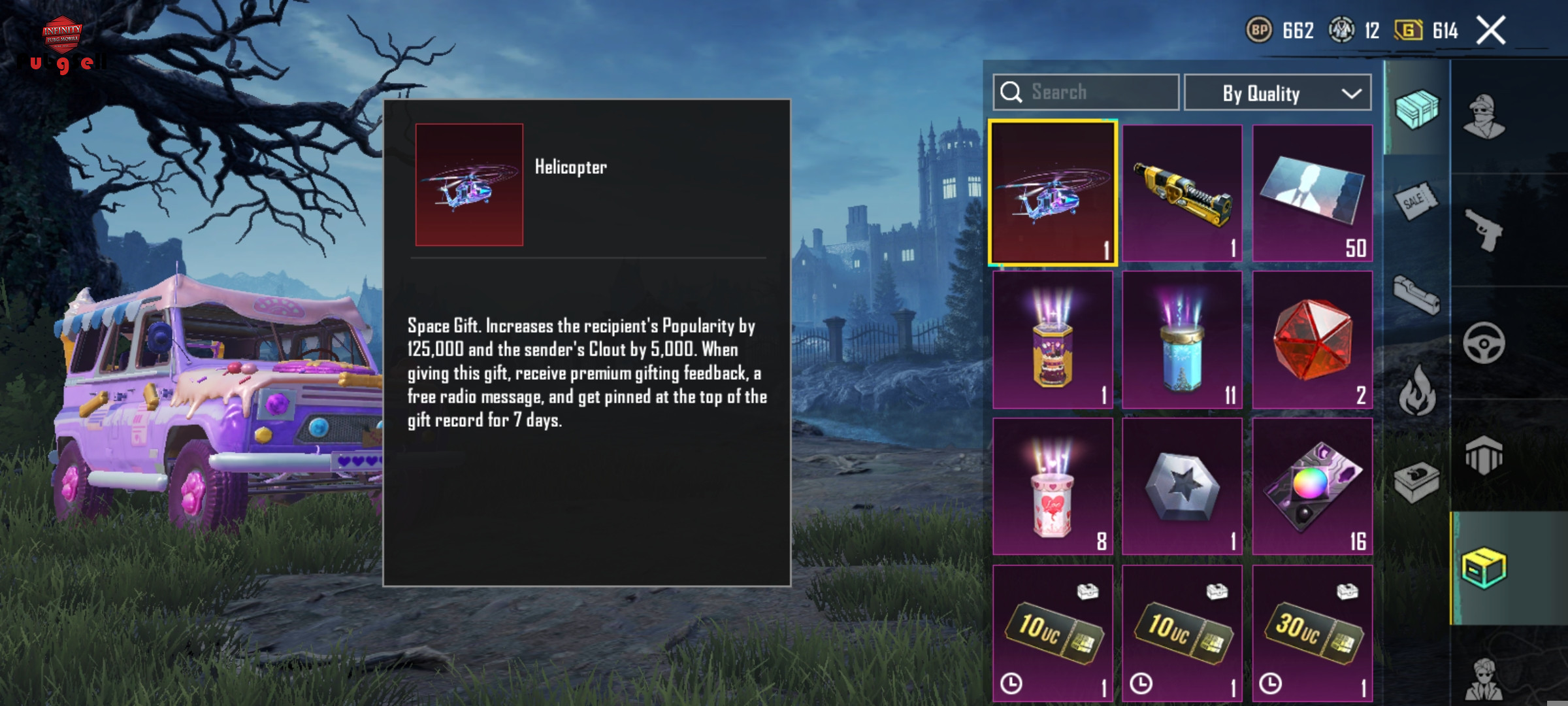Viewport: 1568px width, 706px height.
Task: Click the inventory Search field
Action: point(1086,92)
